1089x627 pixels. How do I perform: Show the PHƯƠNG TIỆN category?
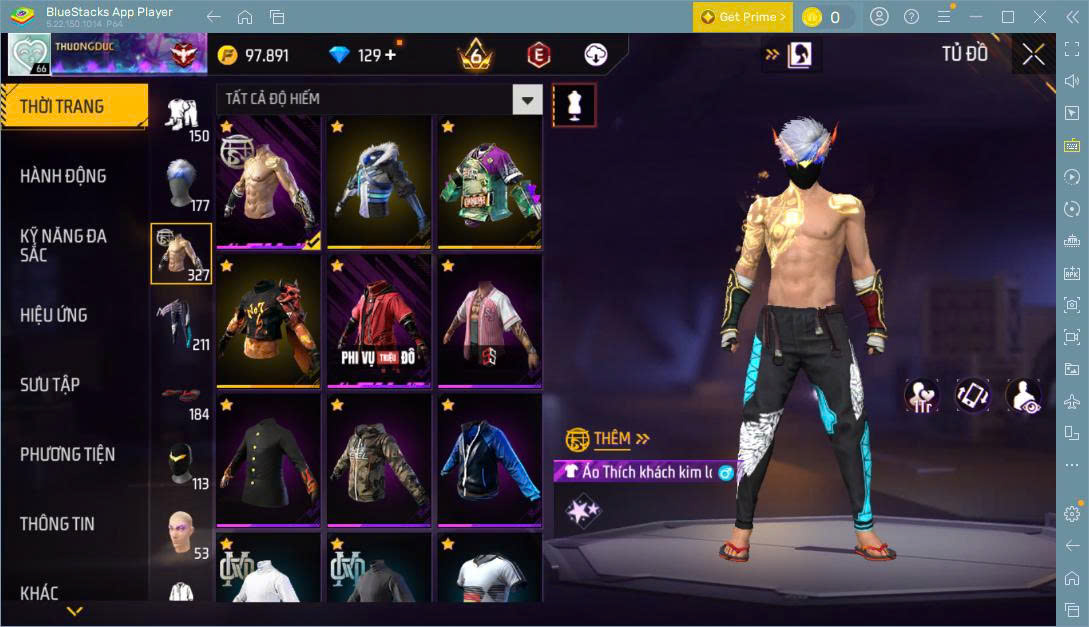68,454
